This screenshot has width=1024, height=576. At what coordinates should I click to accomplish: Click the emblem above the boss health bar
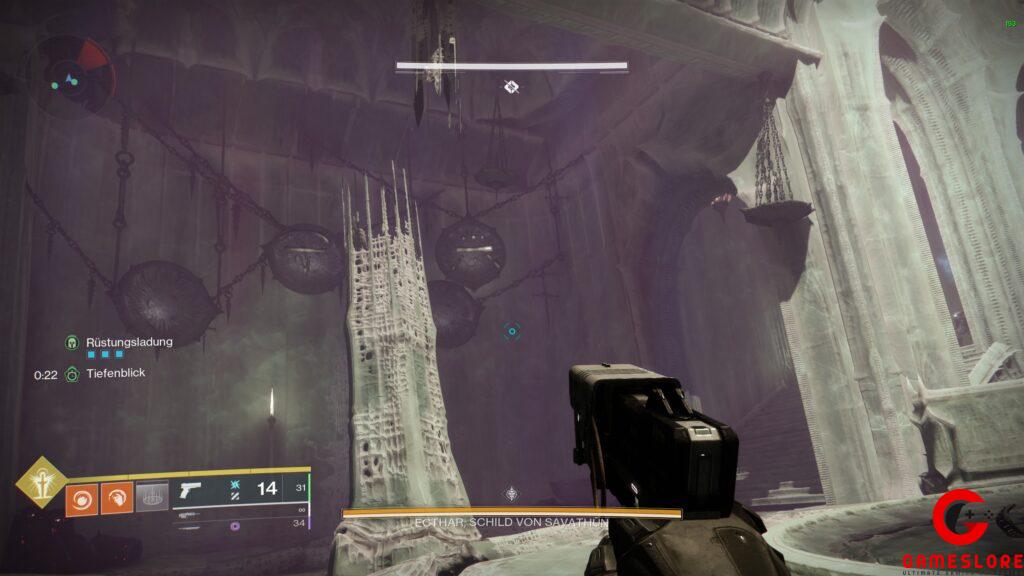512,494
